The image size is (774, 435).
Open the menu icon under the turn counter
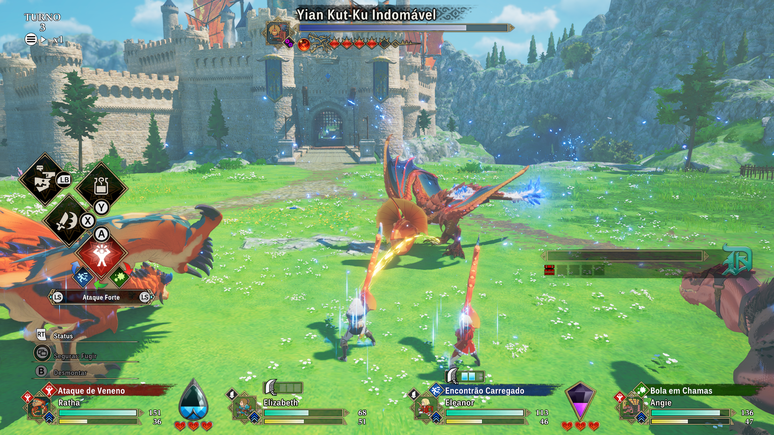tap(31, 39)
